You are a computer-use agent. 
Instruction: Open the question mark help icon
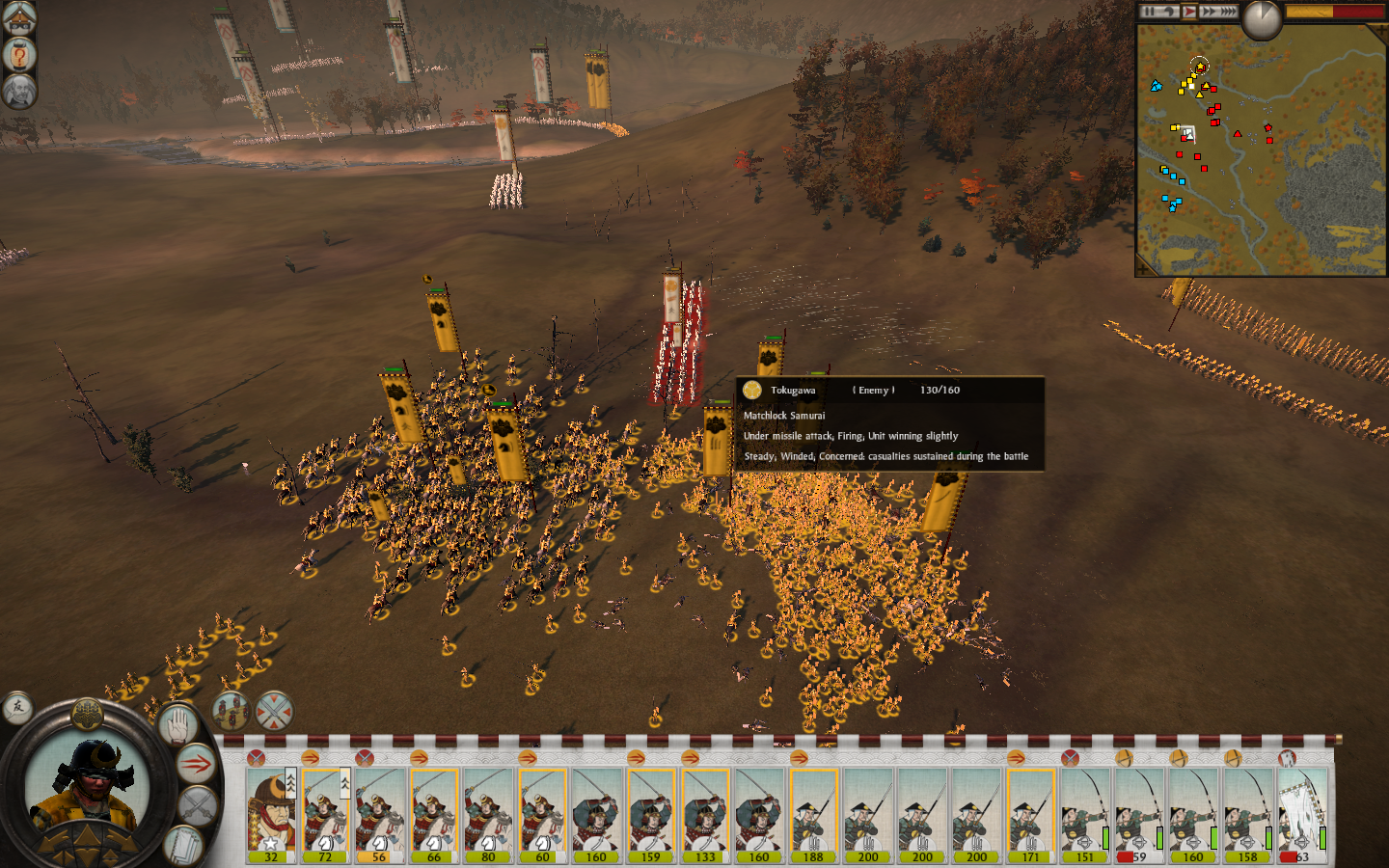(x=18, y=55)
